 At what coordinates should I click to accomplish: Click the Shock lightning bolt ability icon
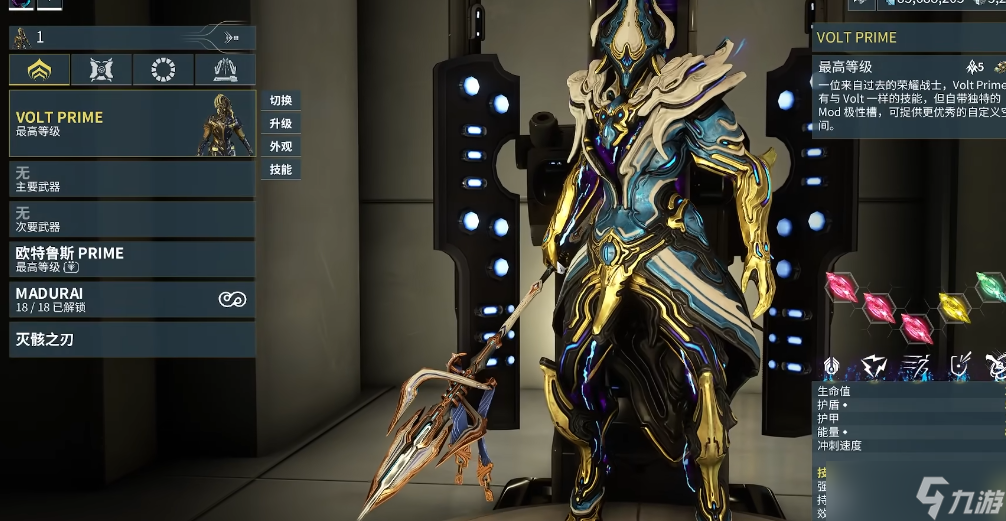pyautogui.click(x=872, y=367)
